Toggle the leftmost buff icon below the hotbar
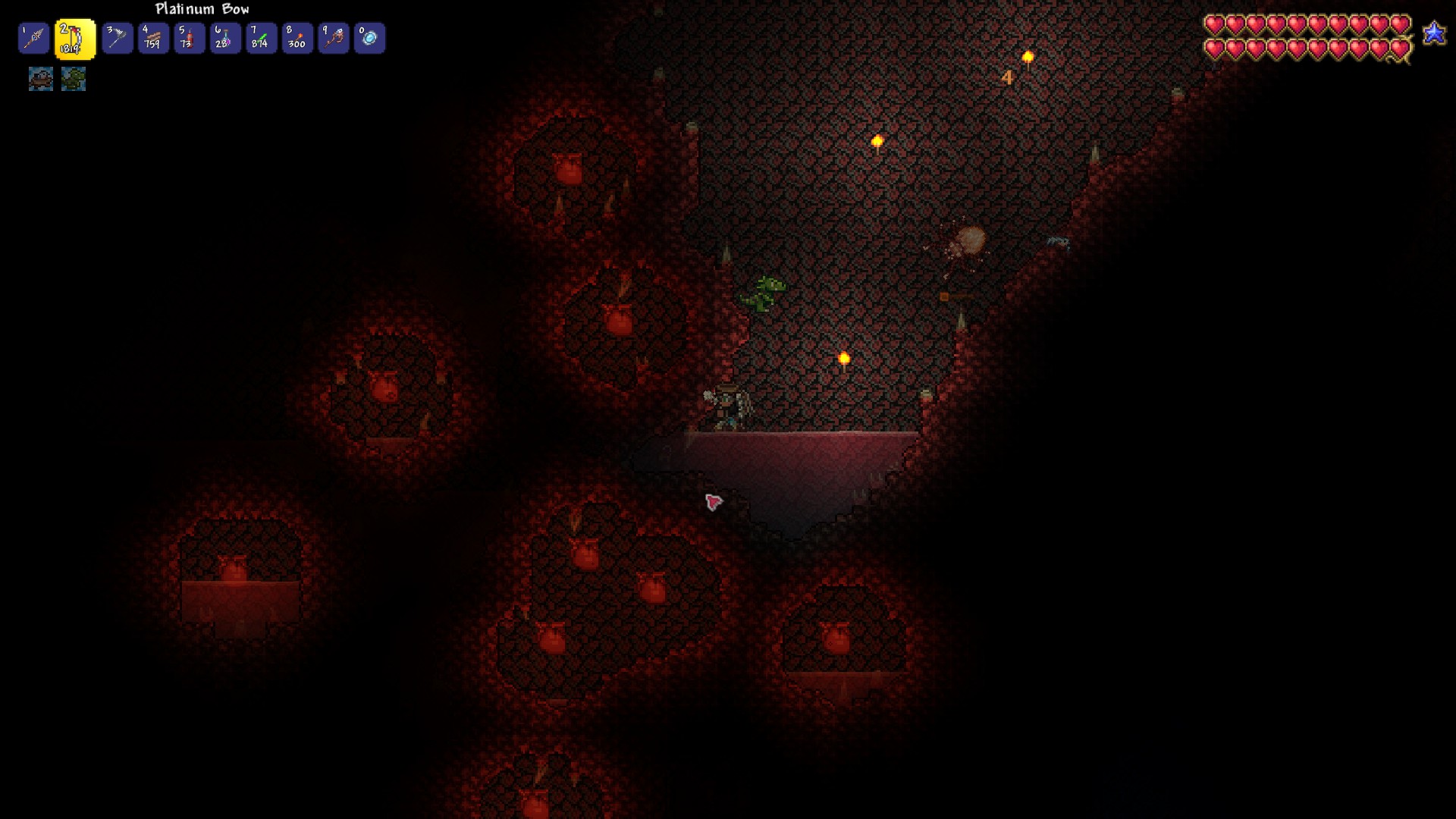 [x=42, y=78]
